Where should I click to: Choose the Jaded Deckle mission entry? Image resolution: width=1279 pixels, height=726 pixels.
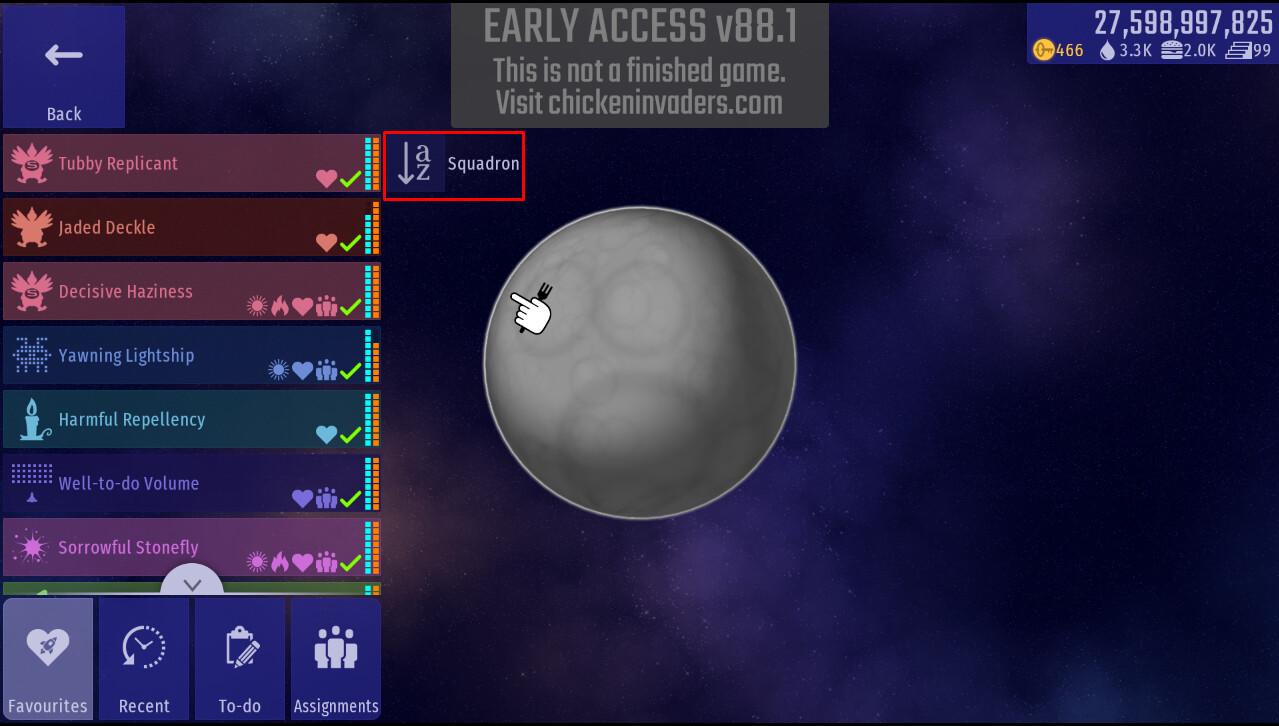[185, 228]
